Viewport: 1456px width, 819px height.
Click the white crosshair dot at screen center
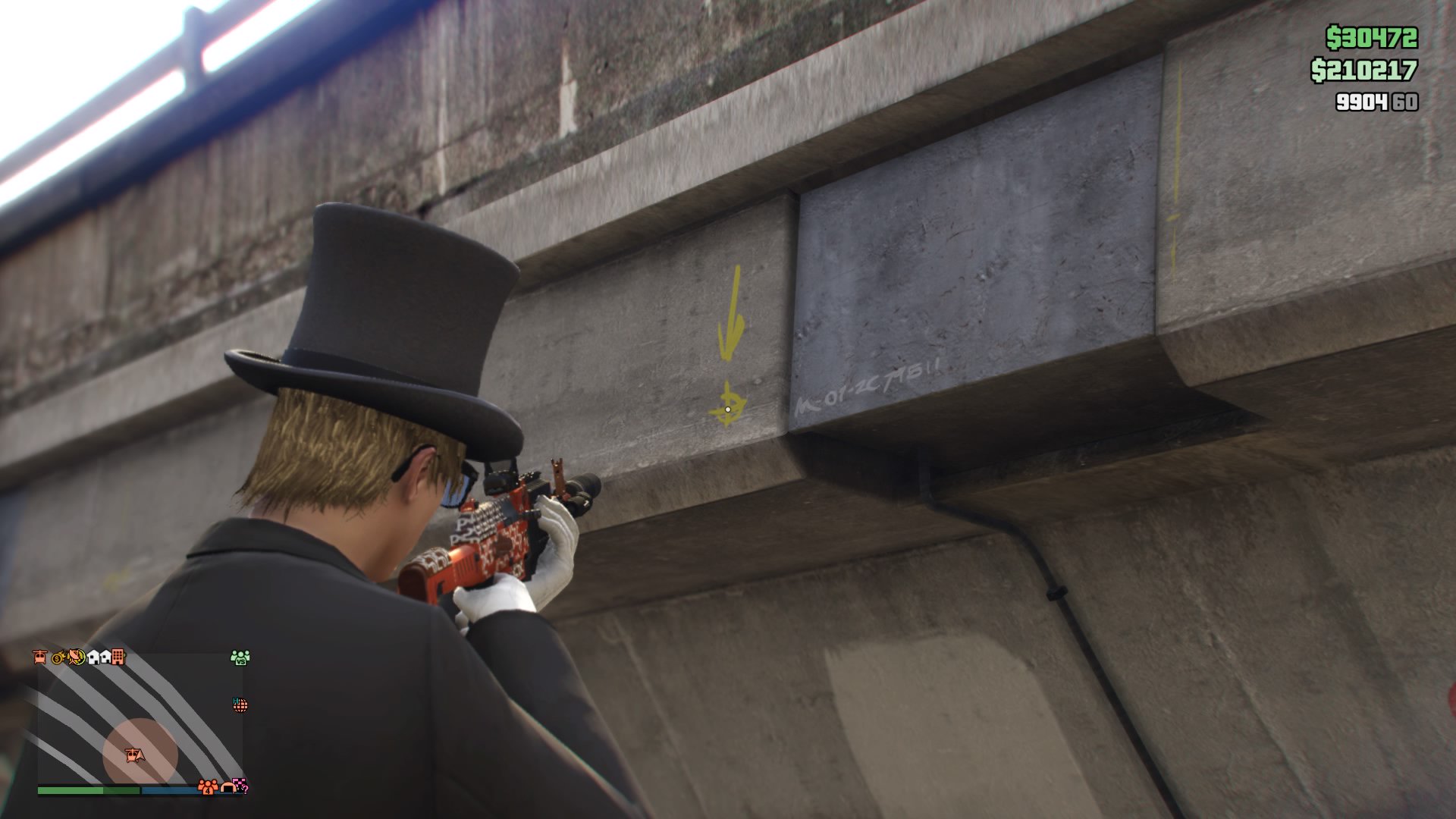(728, 409)
